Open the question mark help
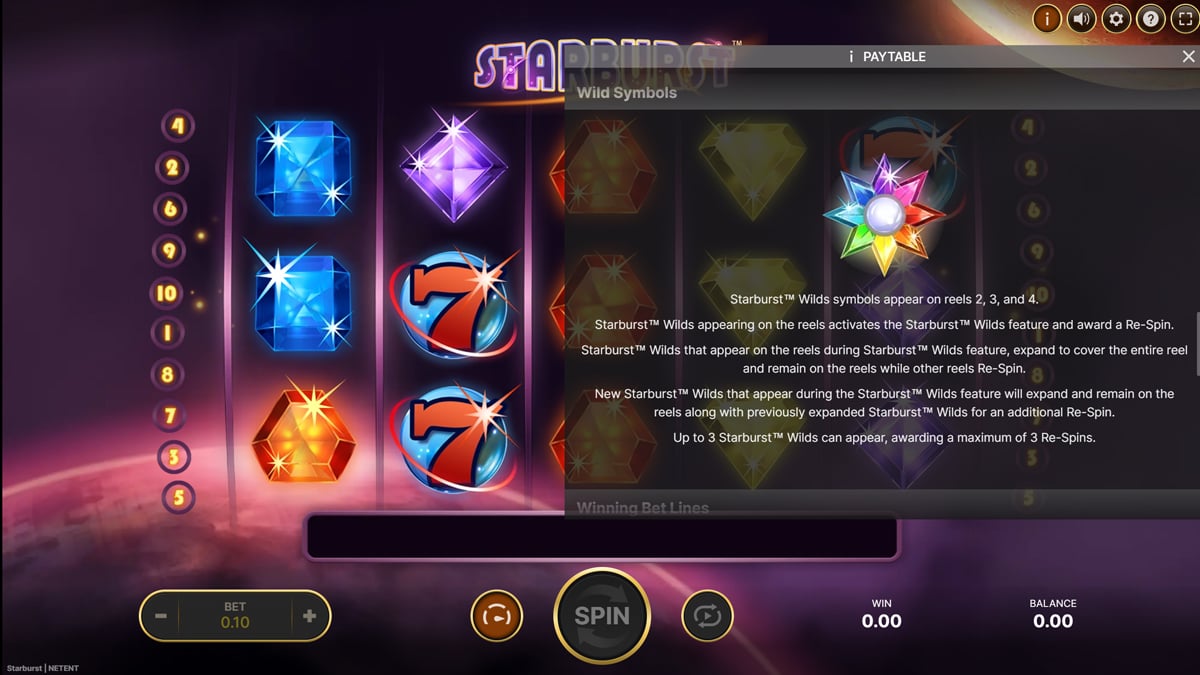The image size is (1200, 675). pos(1150,19)
